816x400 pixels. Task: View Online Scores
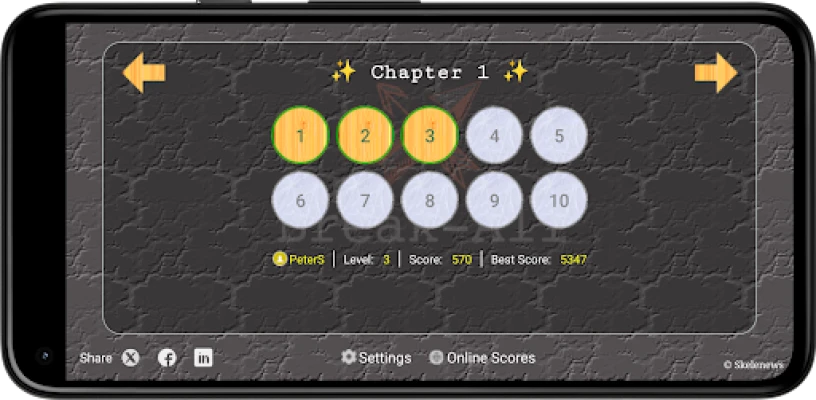(x=482, y=357)
